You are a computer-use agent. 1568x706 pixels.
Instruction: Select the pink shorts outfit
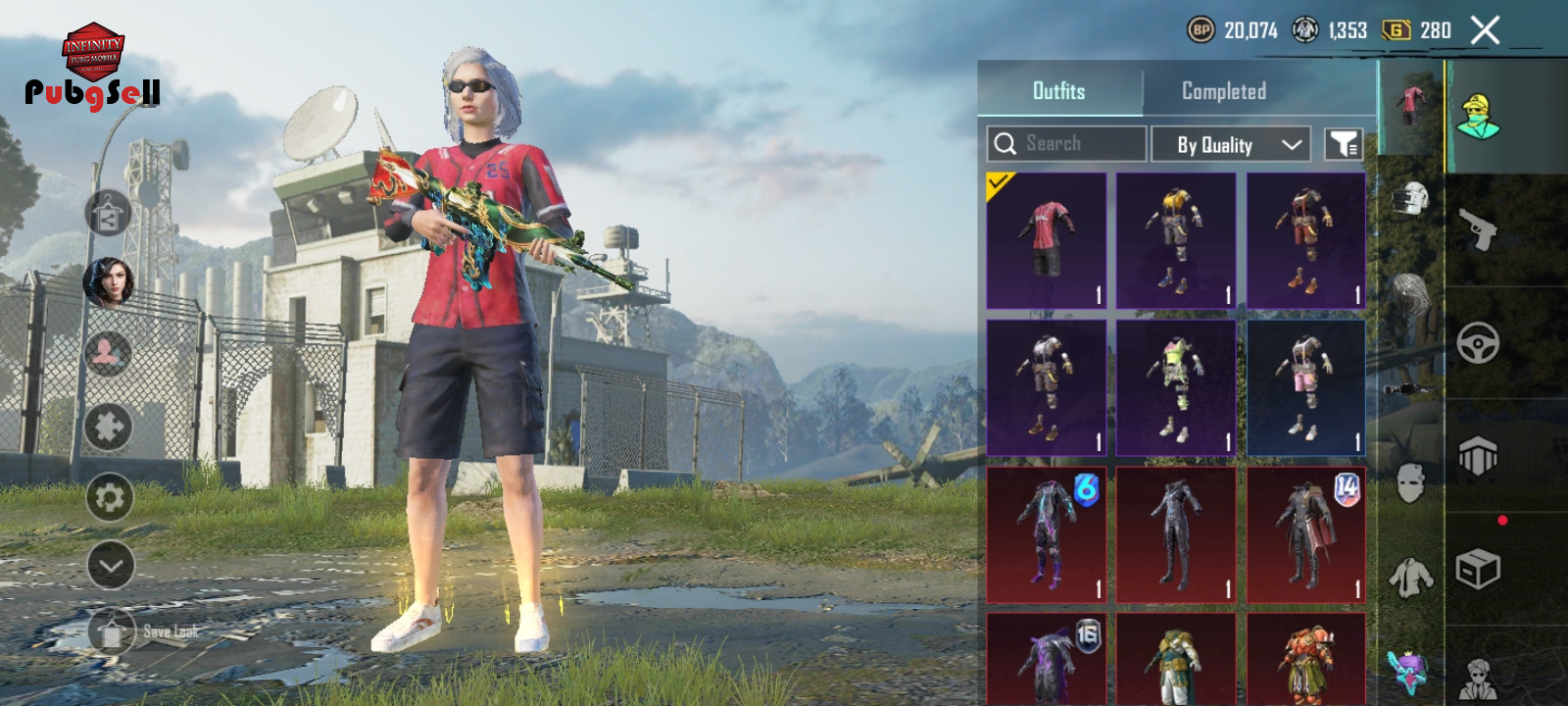point(1305,387)
